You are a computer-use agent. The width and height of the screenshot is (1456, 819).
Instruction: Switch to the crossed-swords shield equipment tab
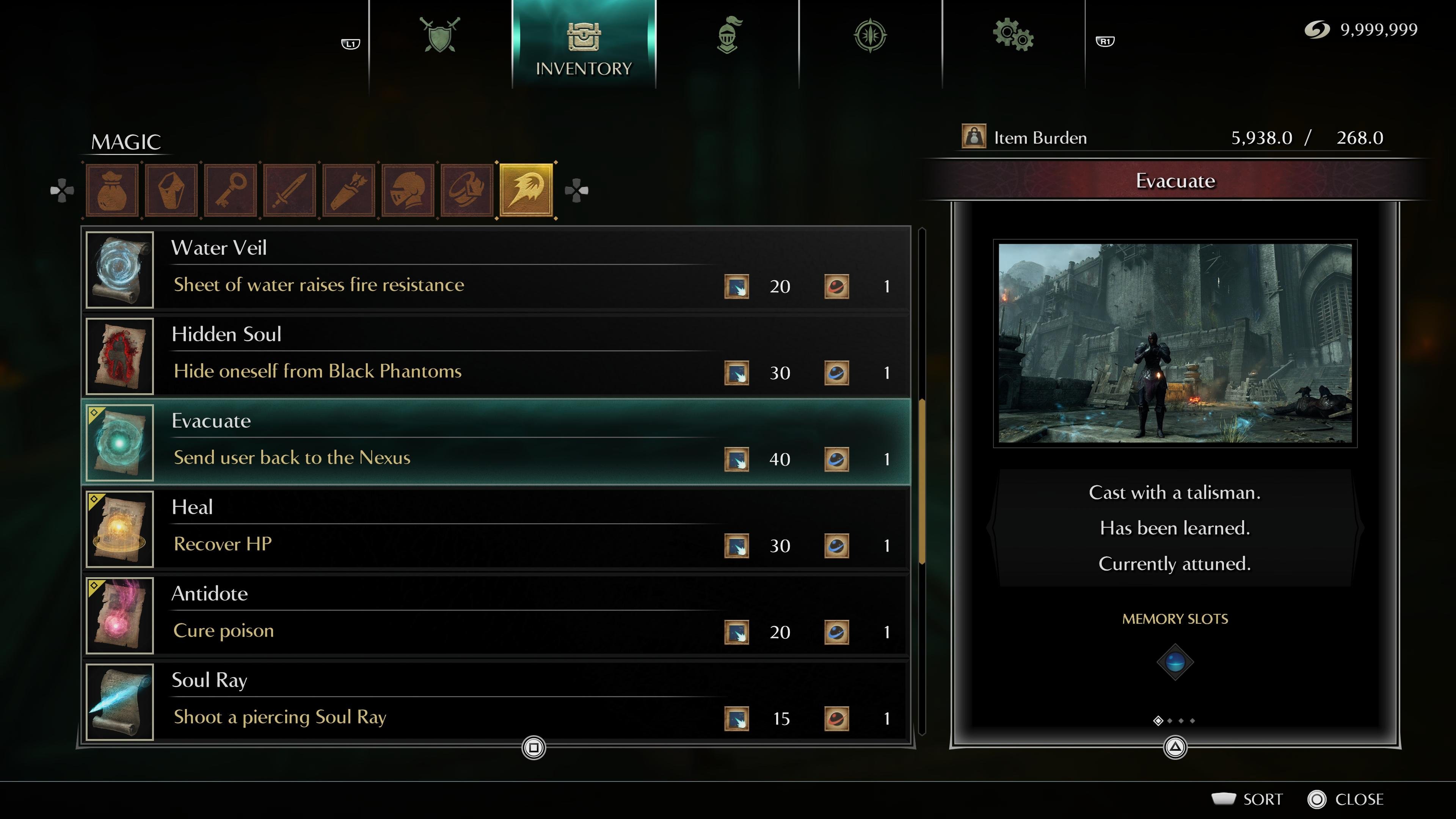tap(440, 35)
